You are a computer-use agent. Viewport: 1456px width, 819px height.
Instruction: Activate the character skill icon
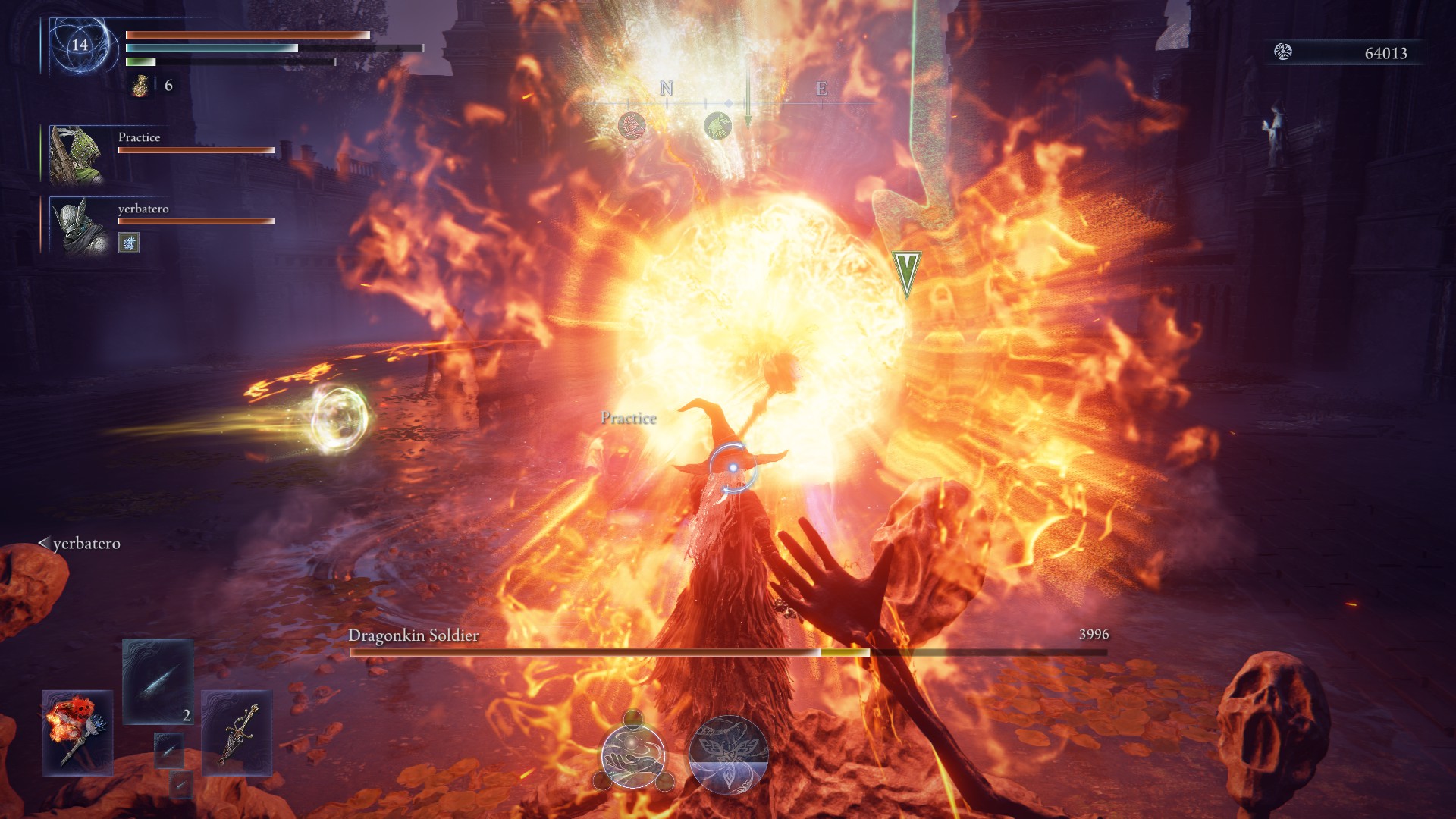[633, 755]
